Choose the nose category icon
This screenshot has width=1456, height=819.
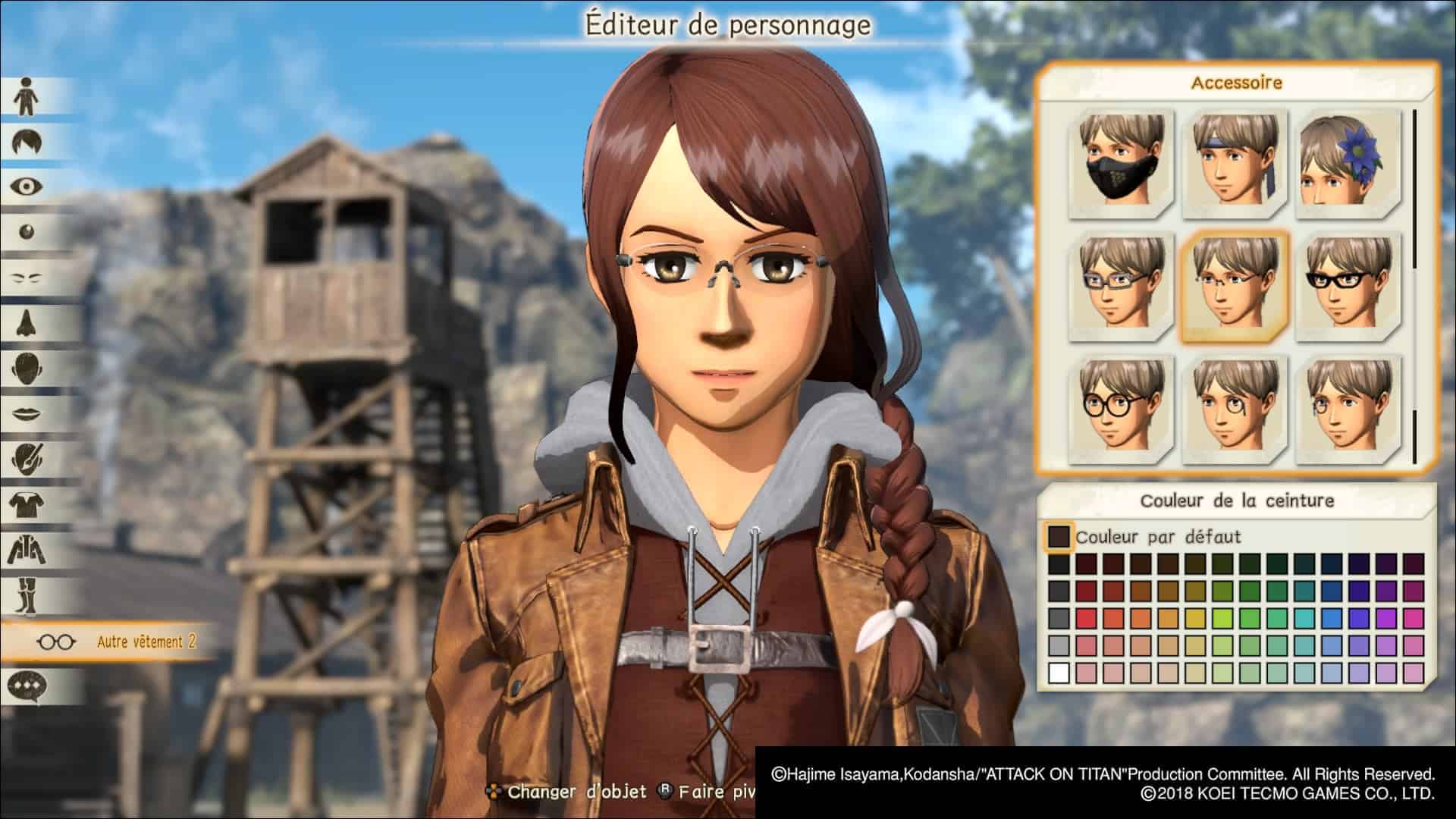point(27,323)
